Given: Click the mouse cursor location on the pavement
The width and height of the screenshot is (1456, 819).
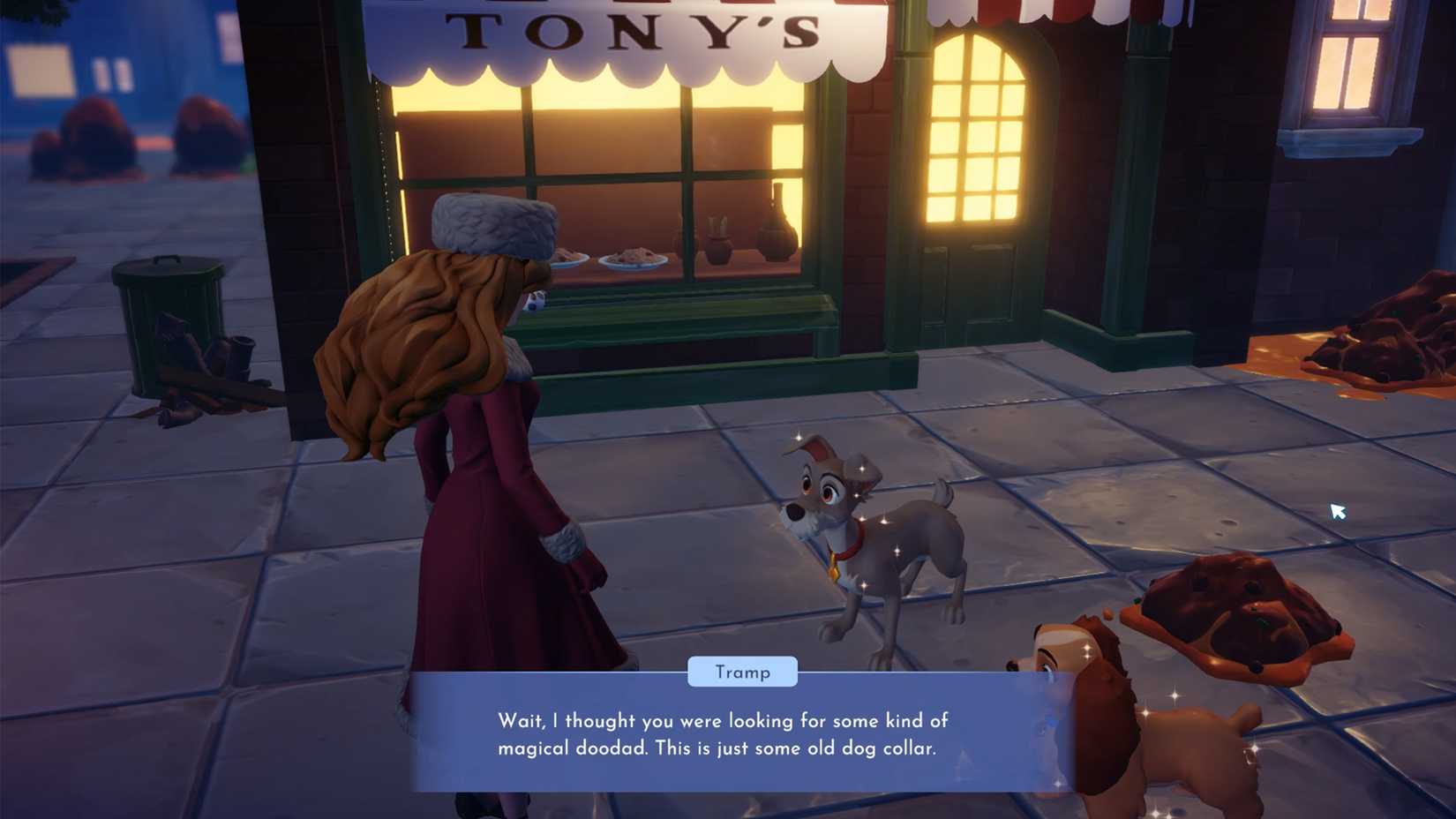Looking at the screenshot, I should (x=1338, y=512).
